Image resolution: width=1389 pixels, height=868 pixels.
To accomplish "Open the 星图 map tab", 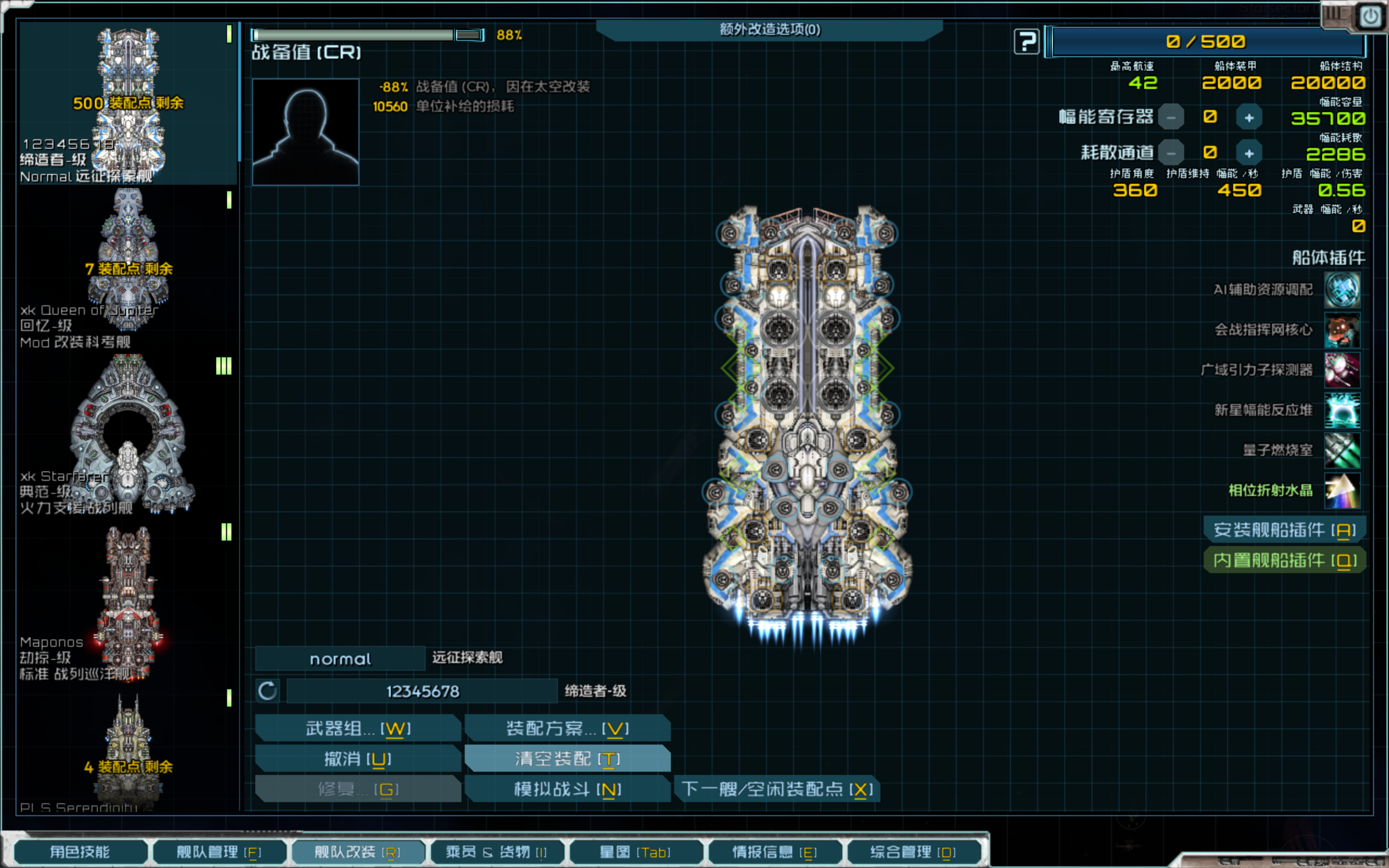I will 635,851.
